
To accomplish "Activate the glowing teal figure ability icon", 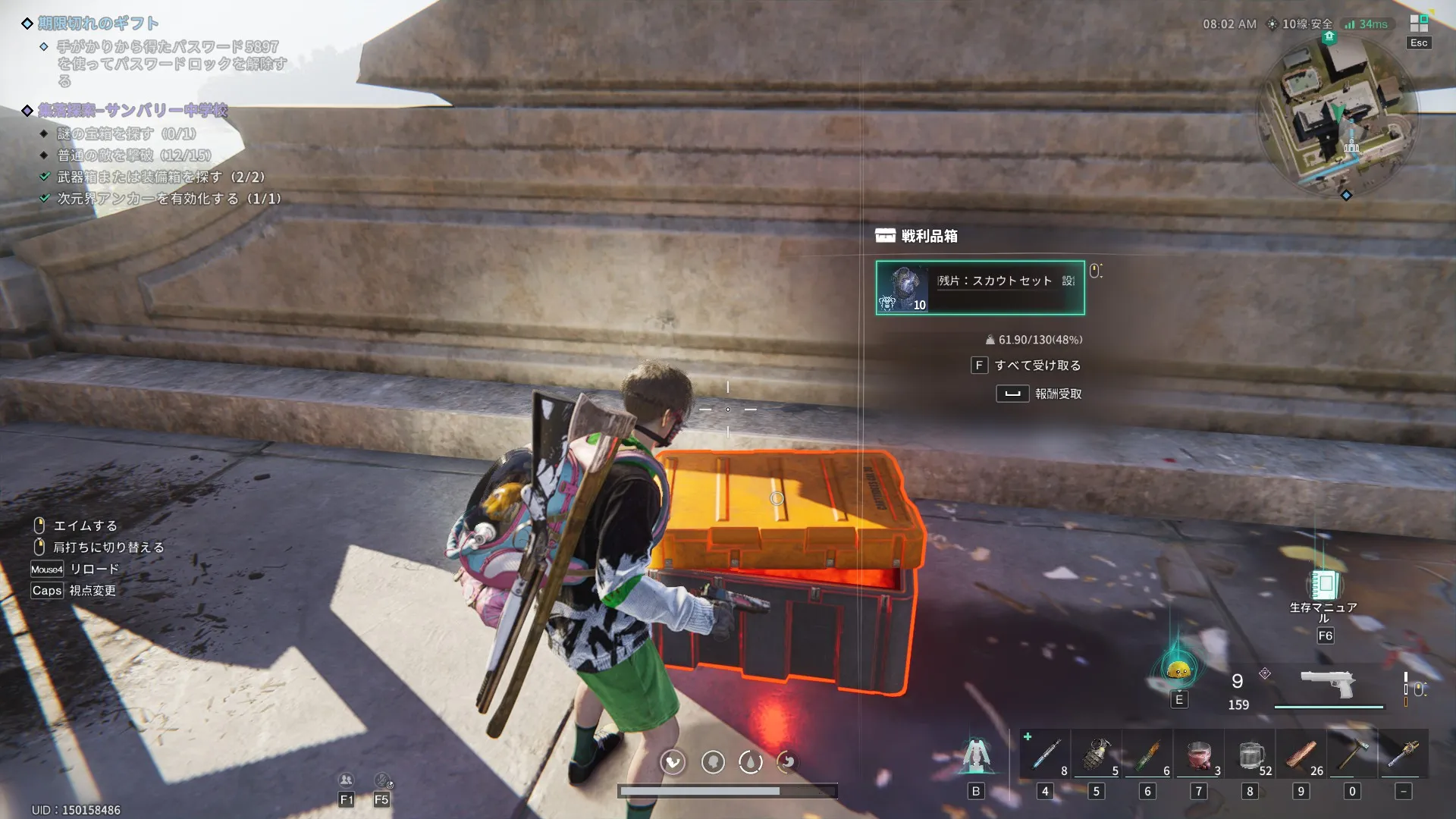I will (975, 755).
